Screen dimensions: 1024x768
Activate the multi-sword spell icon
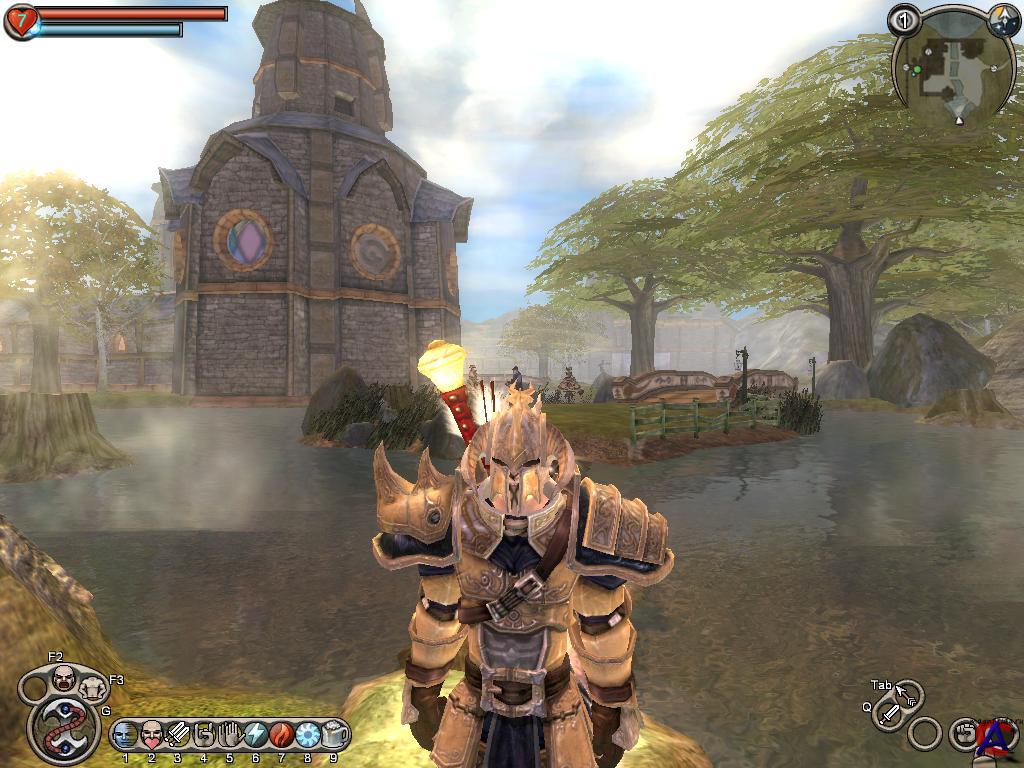click(x=178, y=735)
